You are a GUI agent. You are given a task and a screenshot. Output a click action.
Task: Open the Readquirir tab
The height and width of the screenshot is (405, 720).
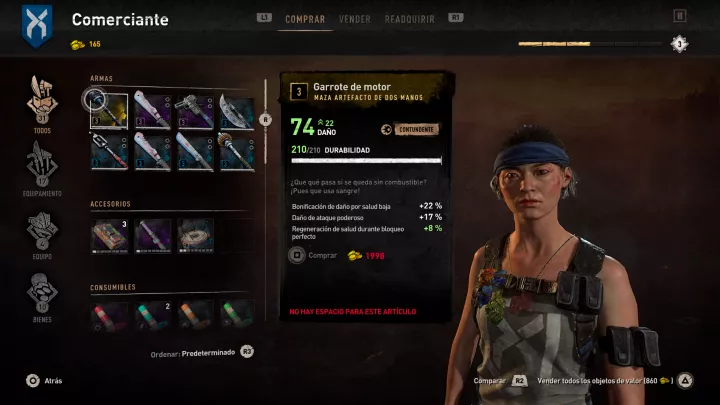[413, 18]
